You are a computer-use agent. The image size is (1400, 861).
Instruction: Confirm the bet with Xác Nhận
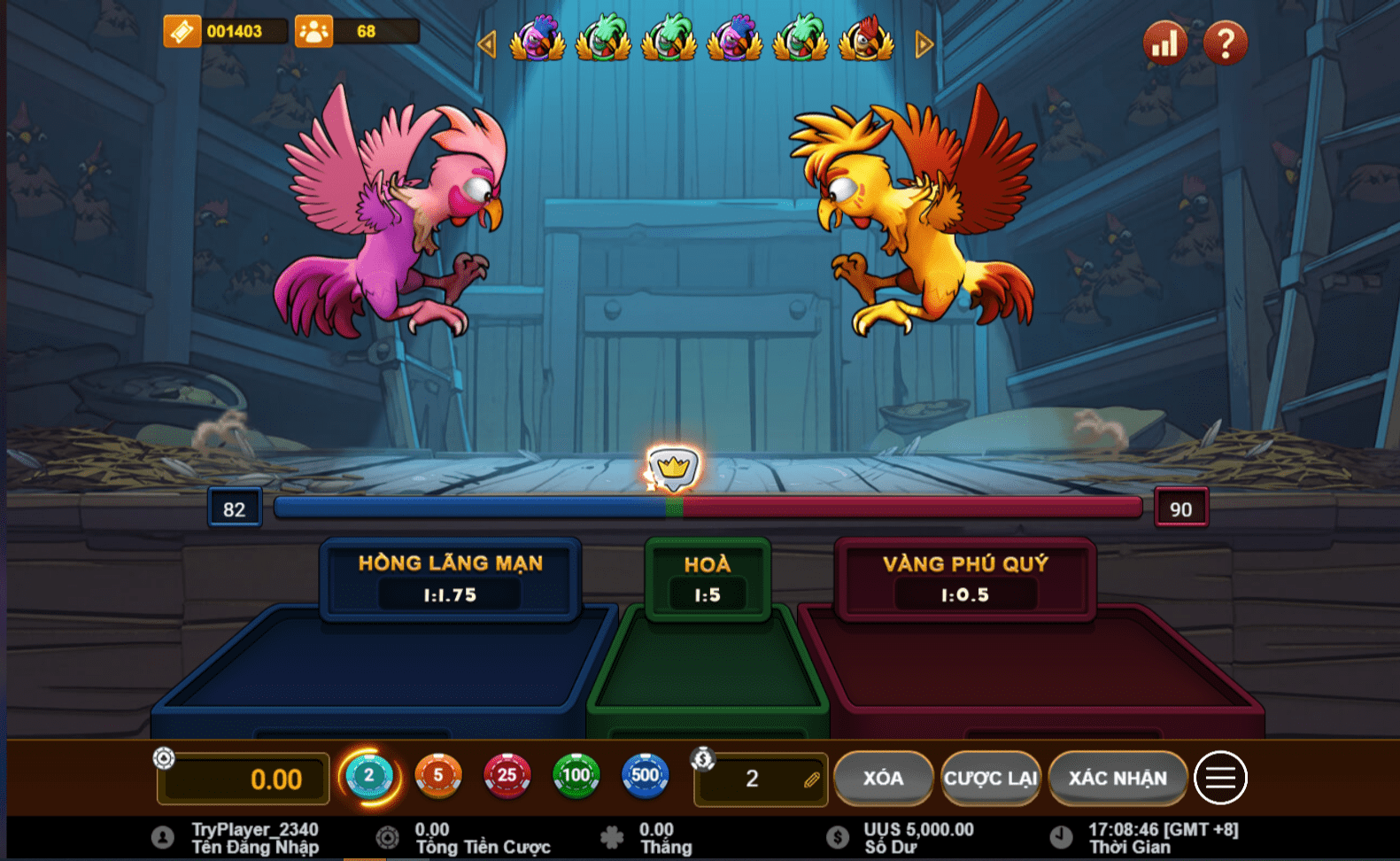coord(1118,779)
